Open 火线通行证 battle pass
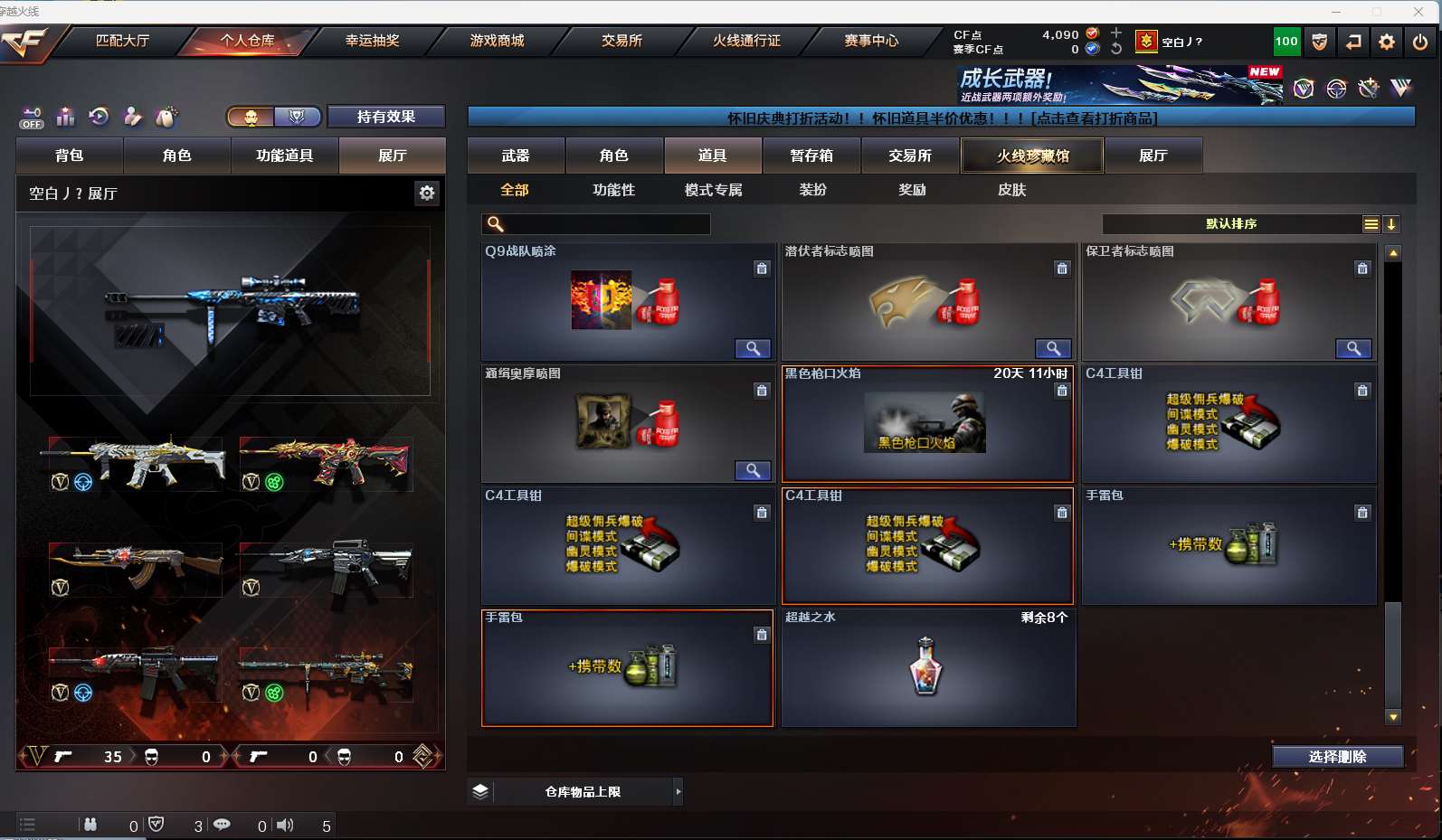 click(x=746, y=41)
